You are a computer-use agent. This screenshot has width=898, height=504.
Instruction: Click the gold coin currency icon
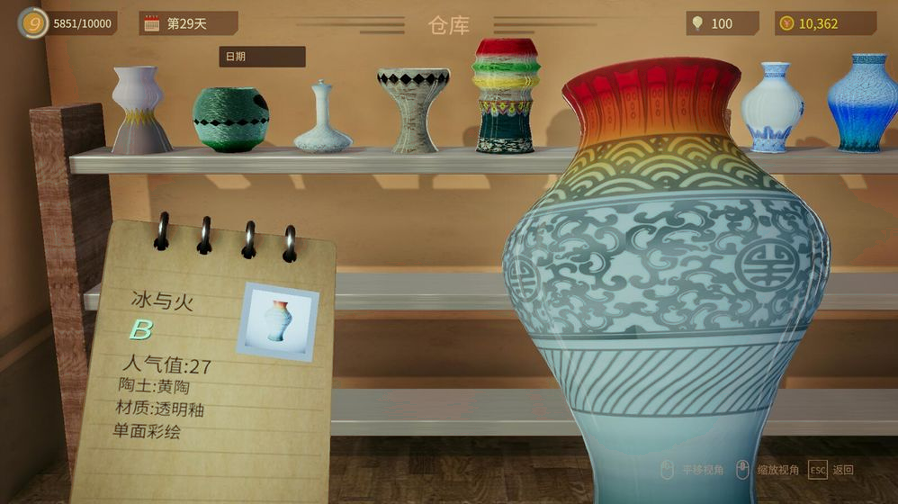click(x=786, y=23)
